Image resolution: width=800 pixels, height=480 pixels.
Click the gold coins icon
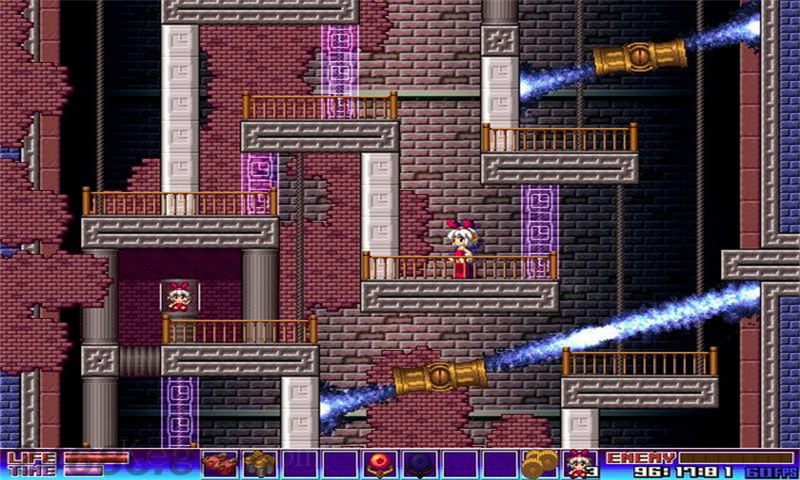(540, 464)
